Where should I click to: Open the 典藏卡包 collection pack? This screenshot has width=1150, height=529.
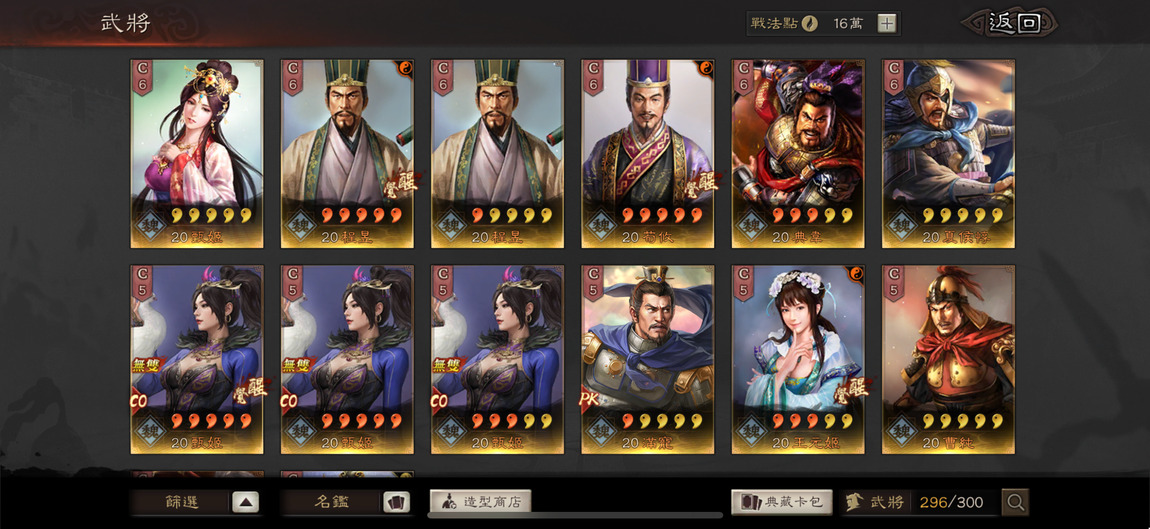pos(781,502)
